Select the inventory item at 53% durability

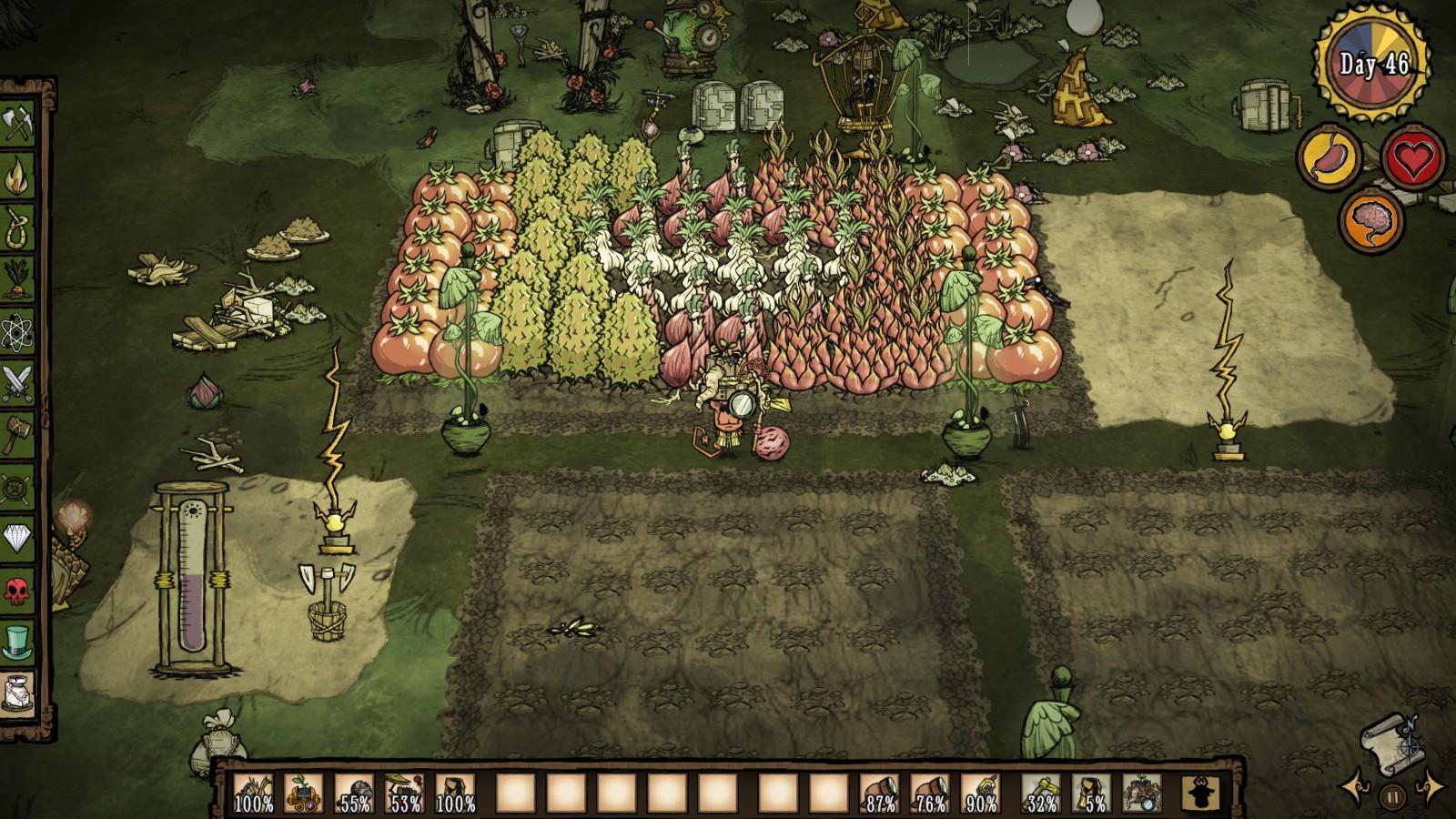404,794
